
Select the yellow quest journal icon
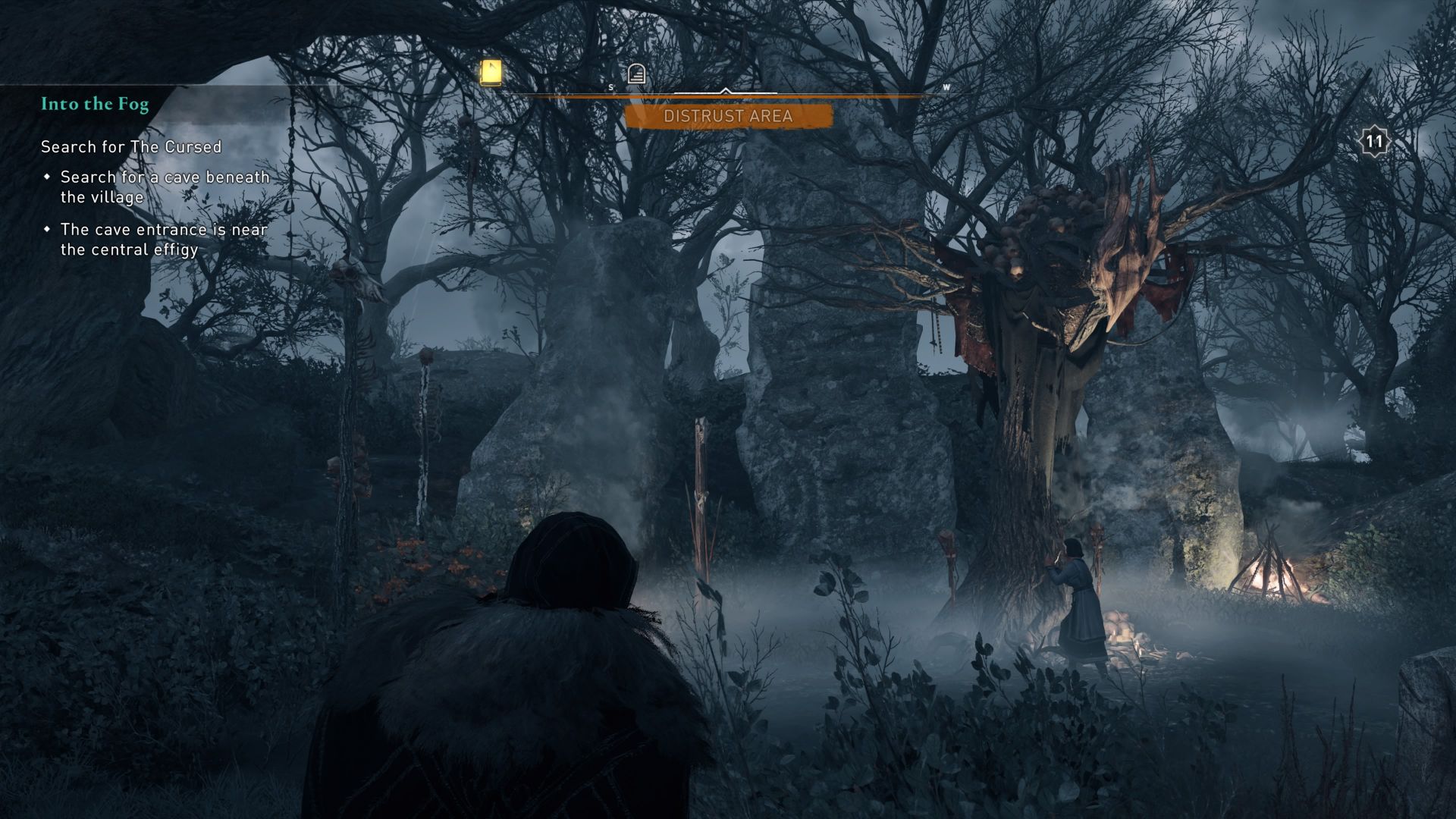[489, 71]
